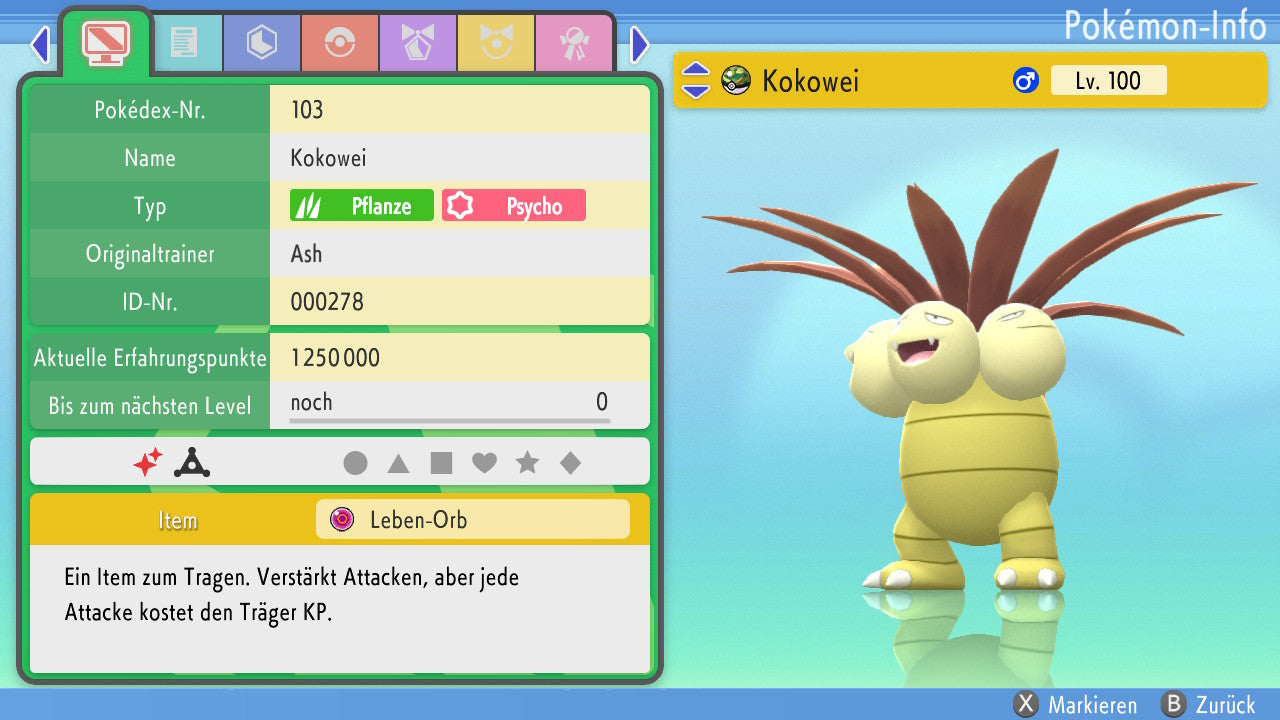This screenshot has width=1280, height=720.
Task: Show the yellow ribbon smiley tab
Action: (496, 43)
